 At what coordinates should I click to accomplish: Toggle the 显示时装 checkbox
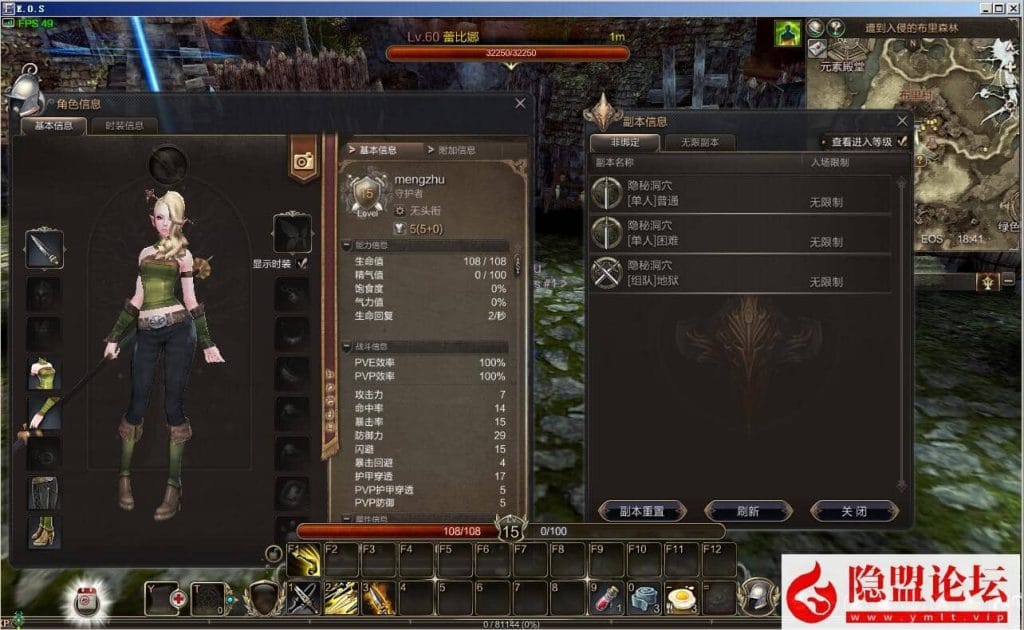pos(302,263)
